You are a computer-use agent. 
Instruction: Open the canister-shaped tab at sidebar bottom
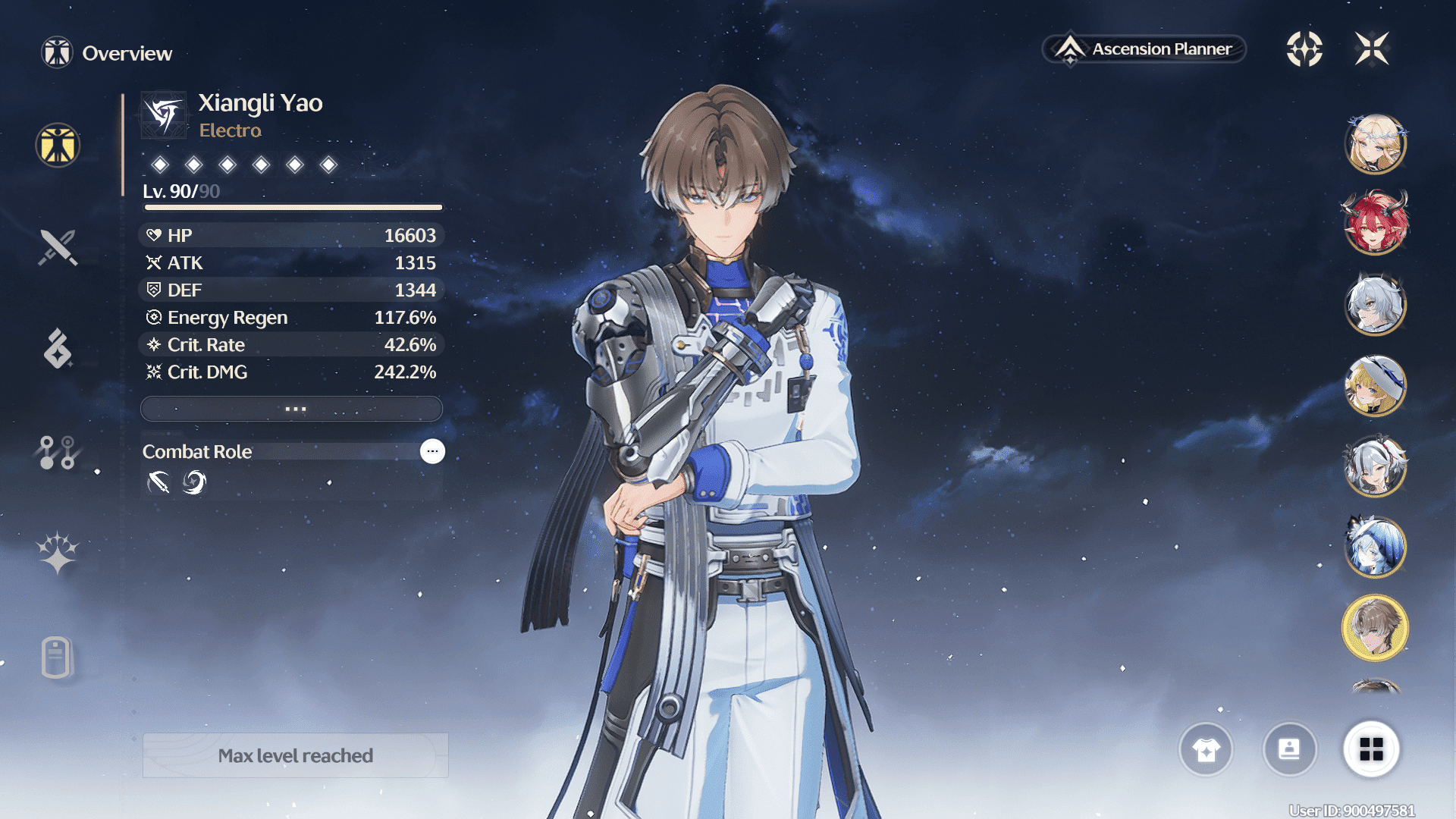[x=58, y=657]
